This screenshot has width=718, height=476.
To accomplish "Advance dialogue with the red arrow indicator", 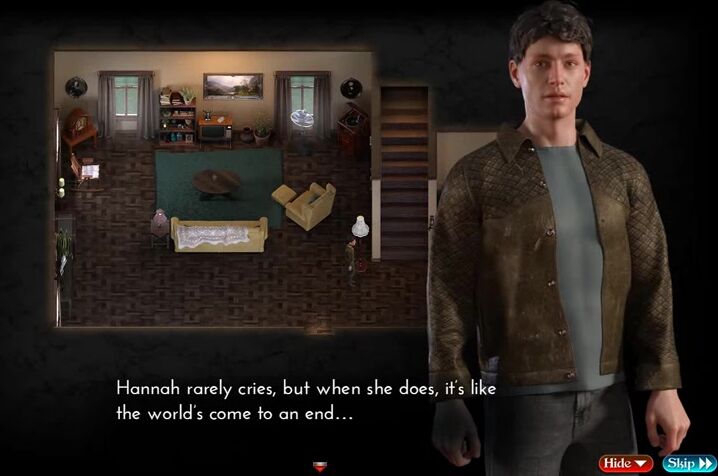I will coord(320,465).
